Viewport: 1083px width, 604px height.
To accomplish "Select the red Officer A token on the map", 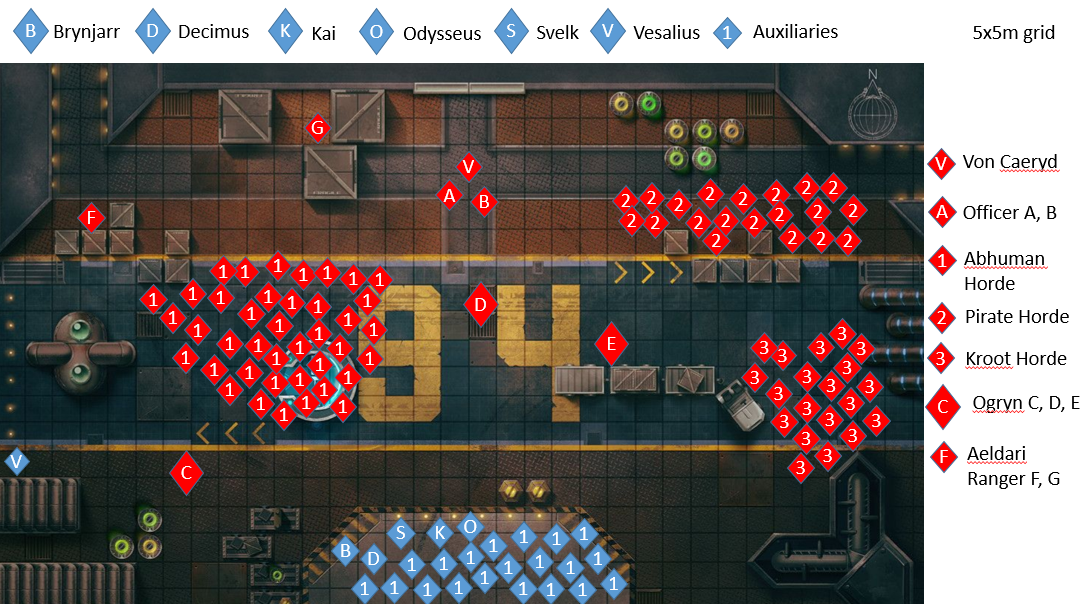I will coord(449,196).
